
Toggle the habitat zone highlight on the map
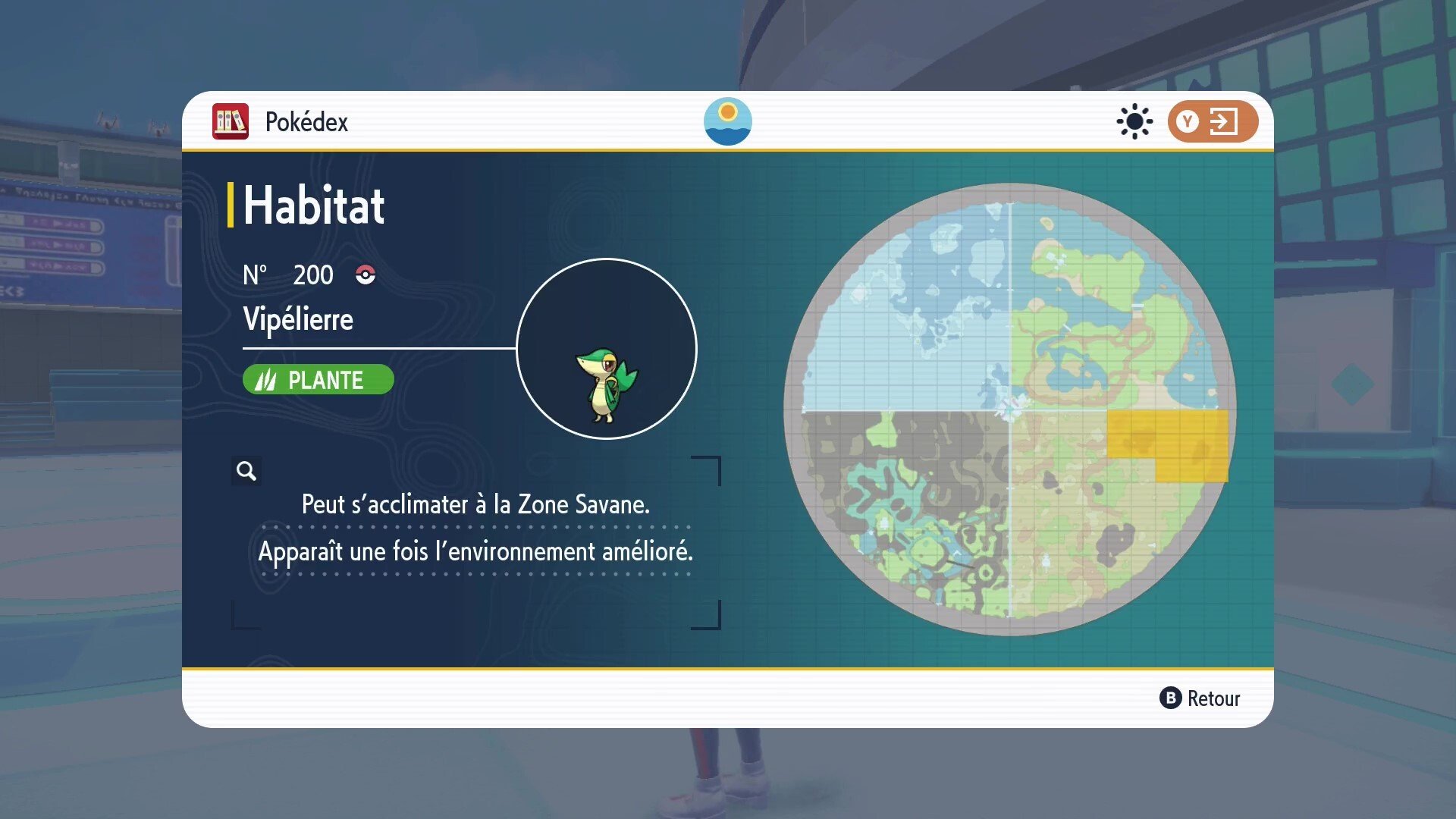(1168, 444)
